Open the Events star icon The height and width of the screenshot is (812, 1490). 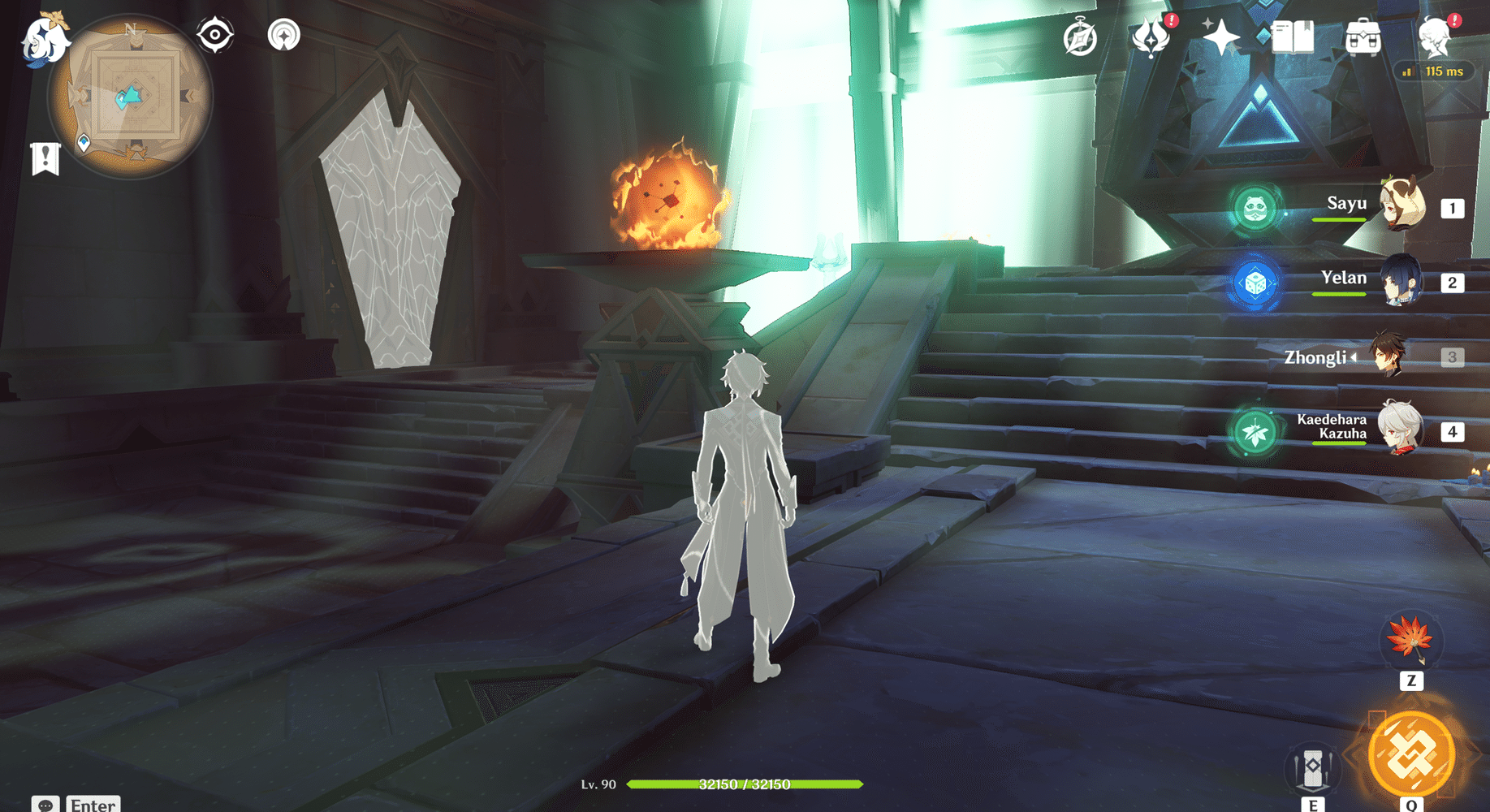coord(1220,37)
